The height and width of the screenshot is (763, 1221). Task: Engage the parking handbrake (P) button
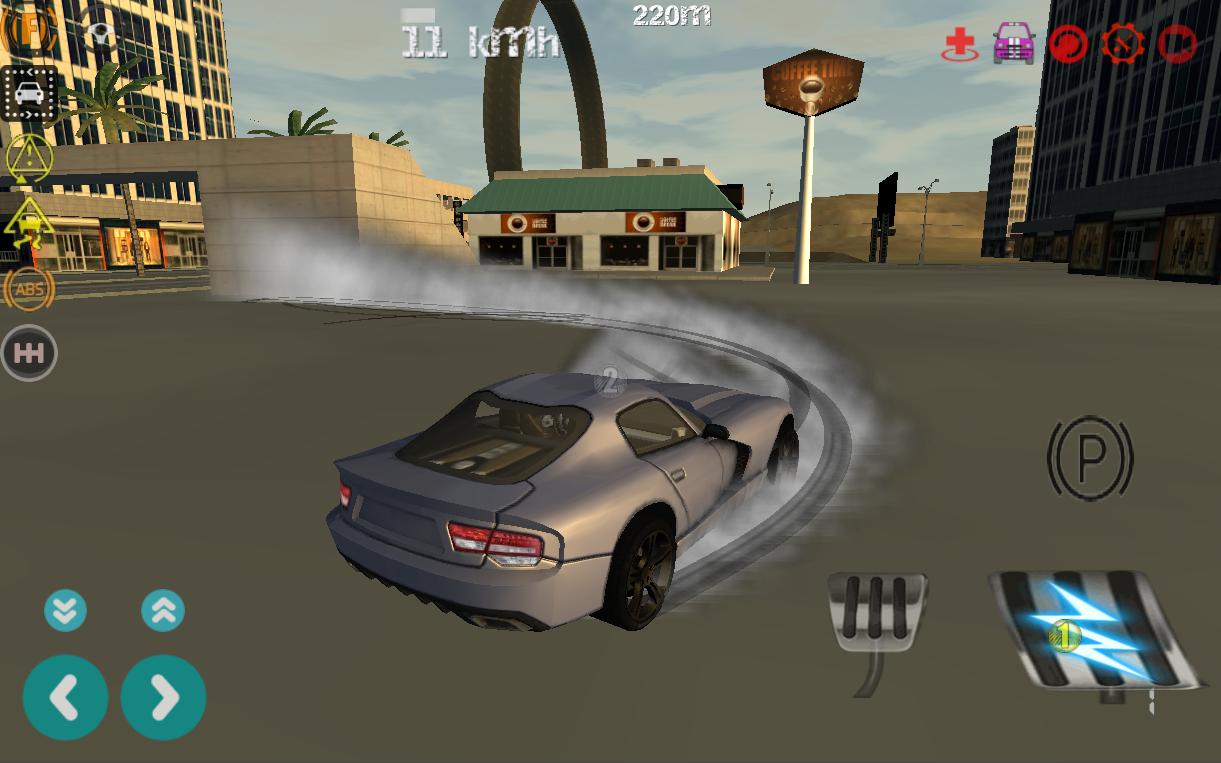click(1090, 459)
